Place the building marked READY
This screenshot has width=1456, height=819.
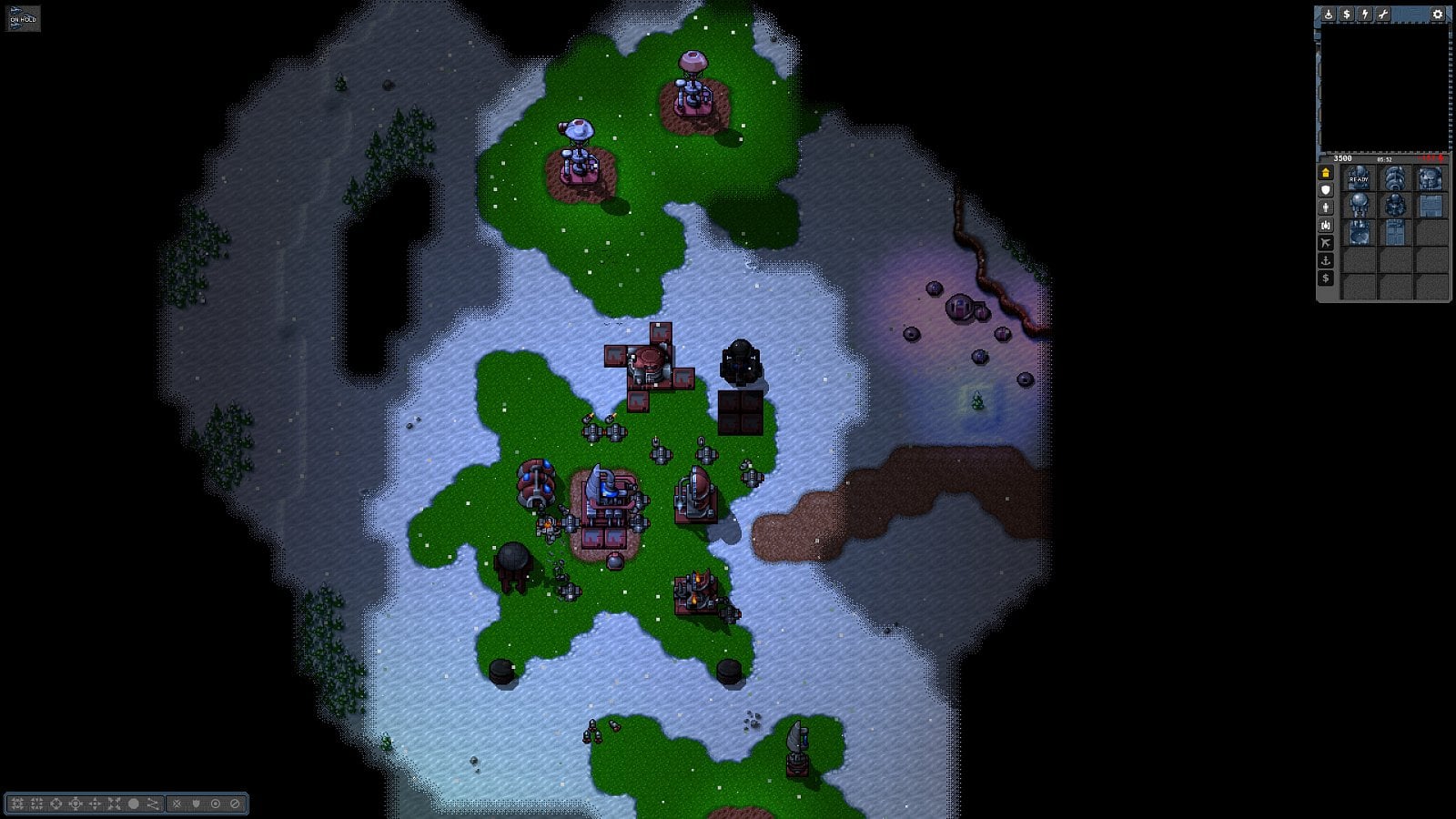pyautogui.click(x=1359, y=178)
